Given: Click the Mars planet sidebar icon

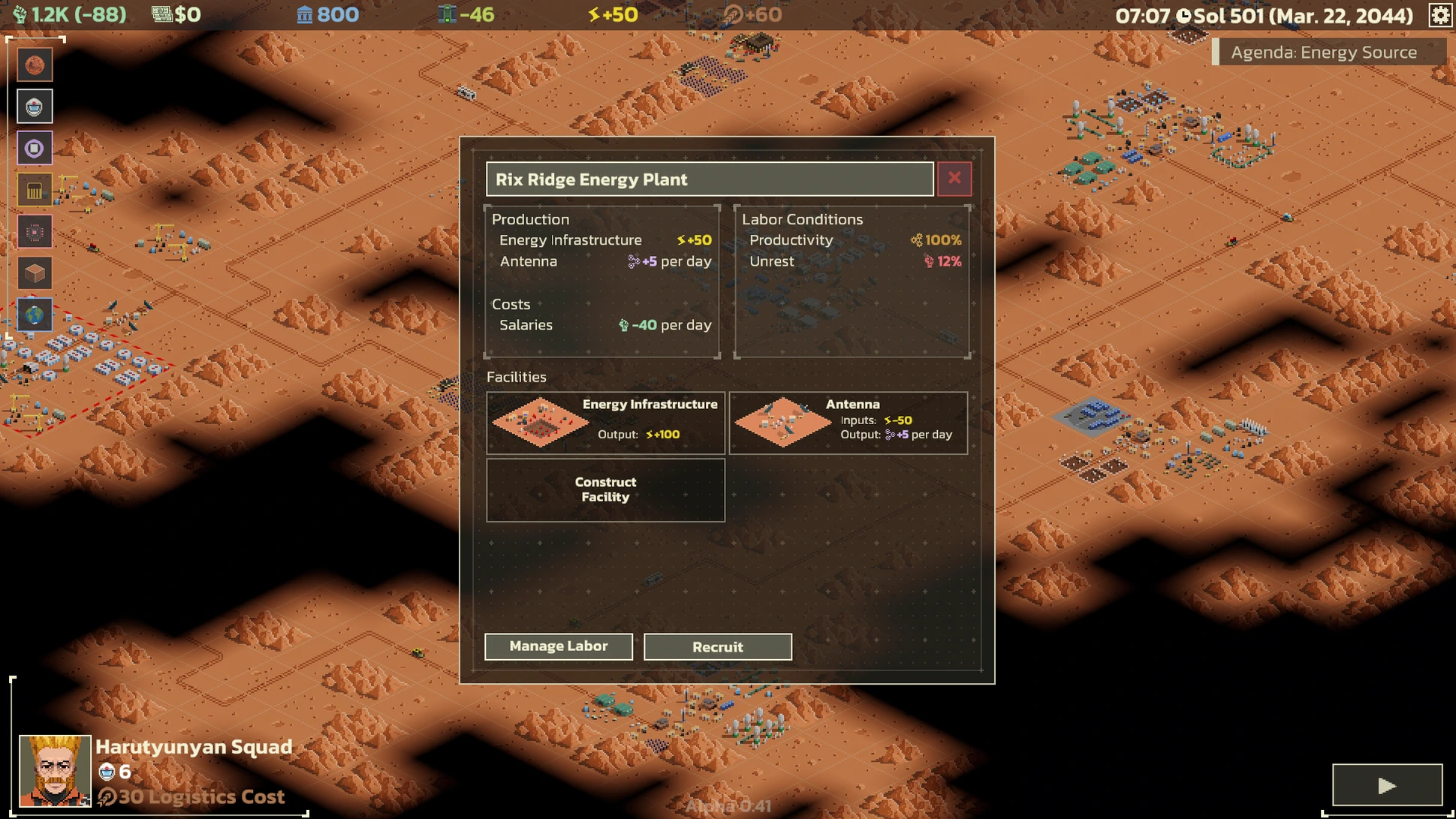Looking at the screenshot, I should pos(35,65).
